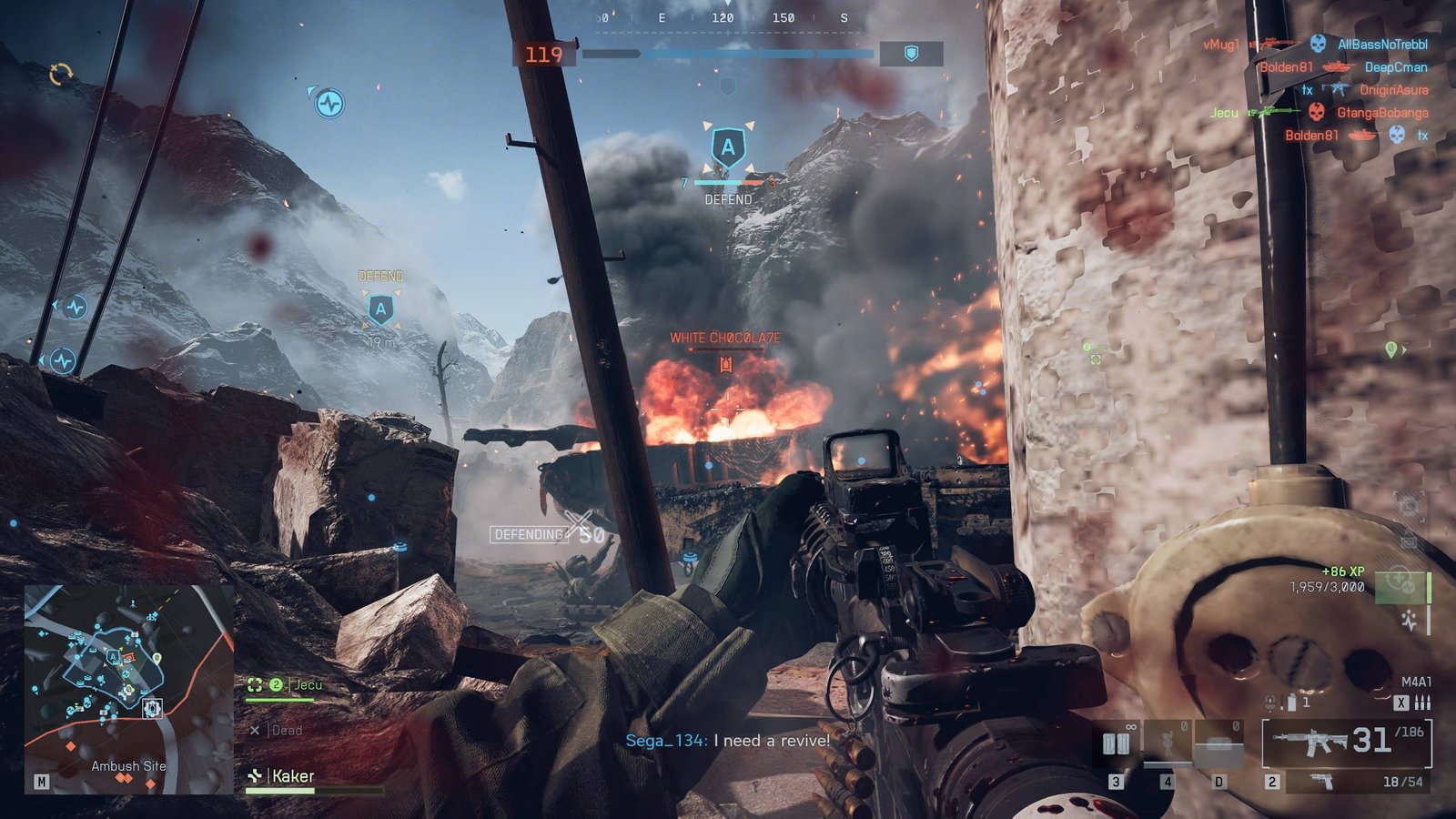Image resolution: width=1456 pixels, height=819 pixels.
Task: Click squad member Jecu's entry
Action: pyautogui.click(x=307, y=684)
